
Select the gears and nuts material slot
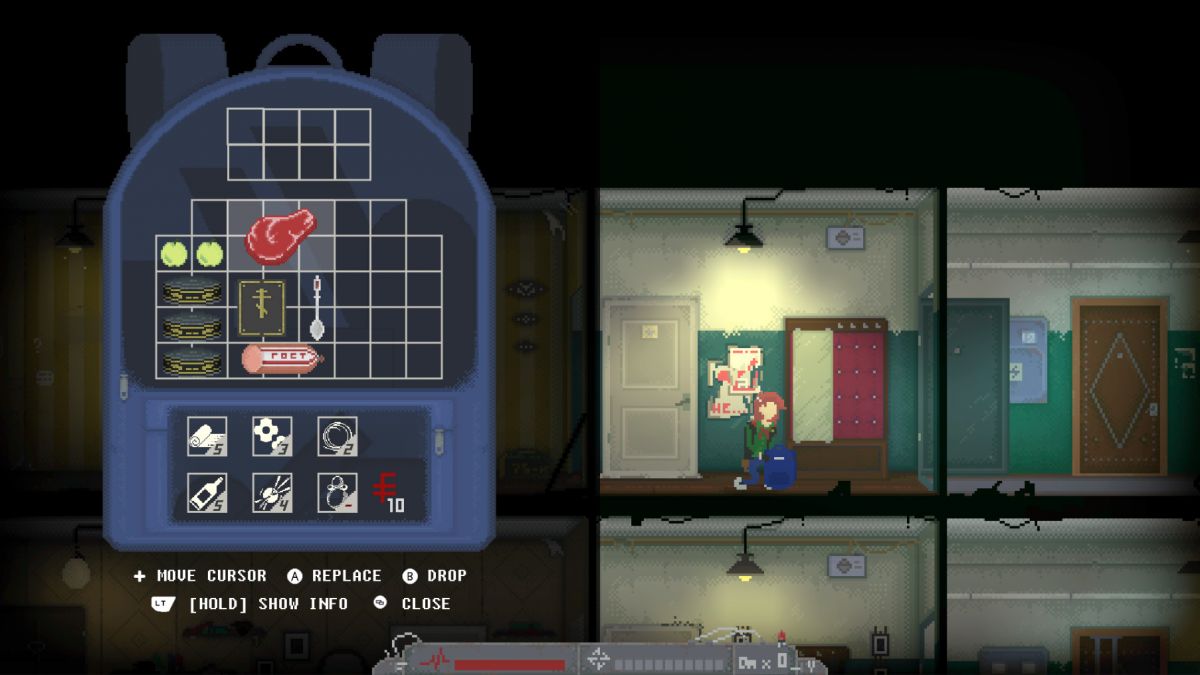coord(272,436)
